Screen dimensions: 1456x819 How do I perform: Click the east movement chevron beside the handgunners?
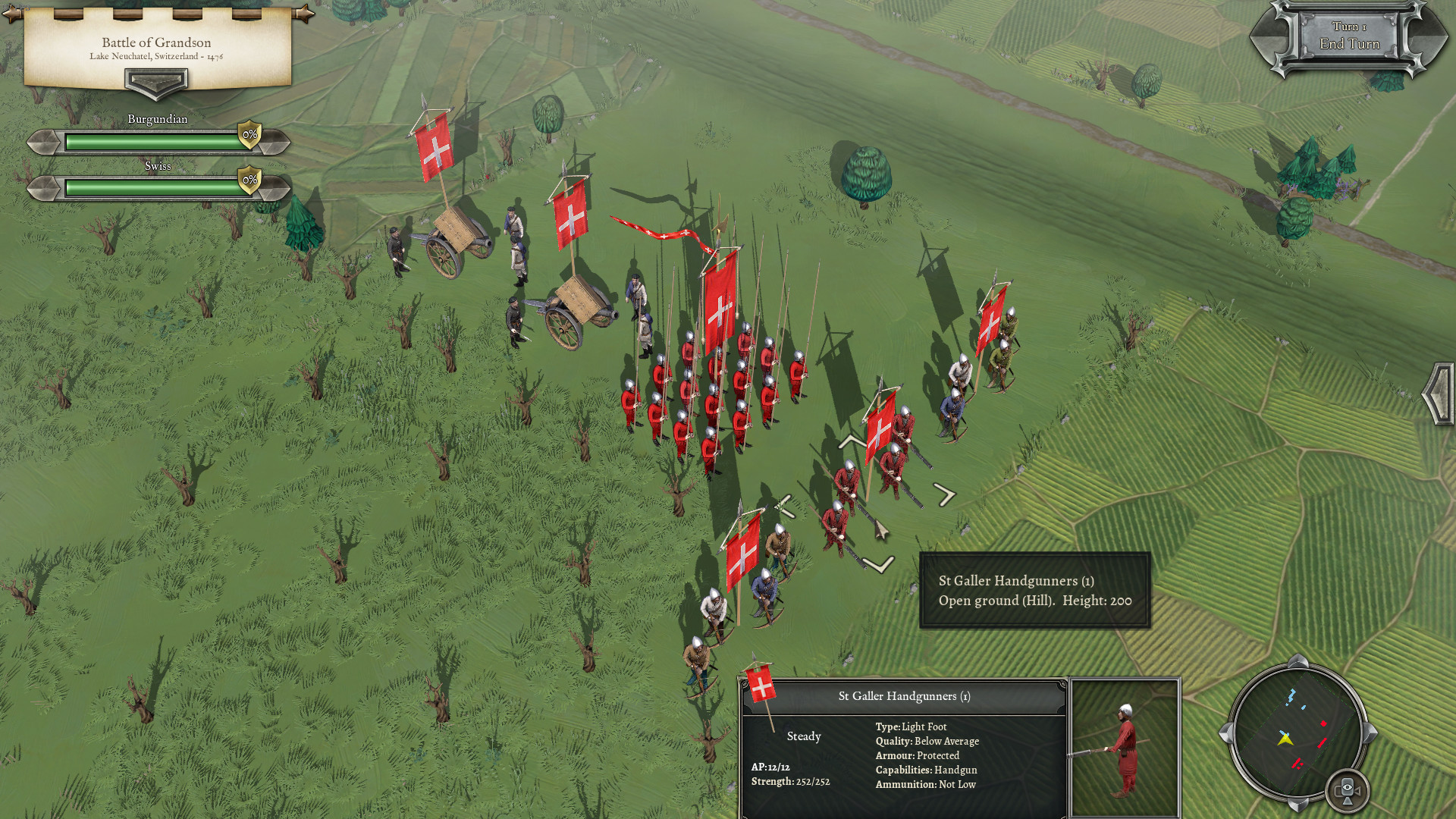(946, 494)
